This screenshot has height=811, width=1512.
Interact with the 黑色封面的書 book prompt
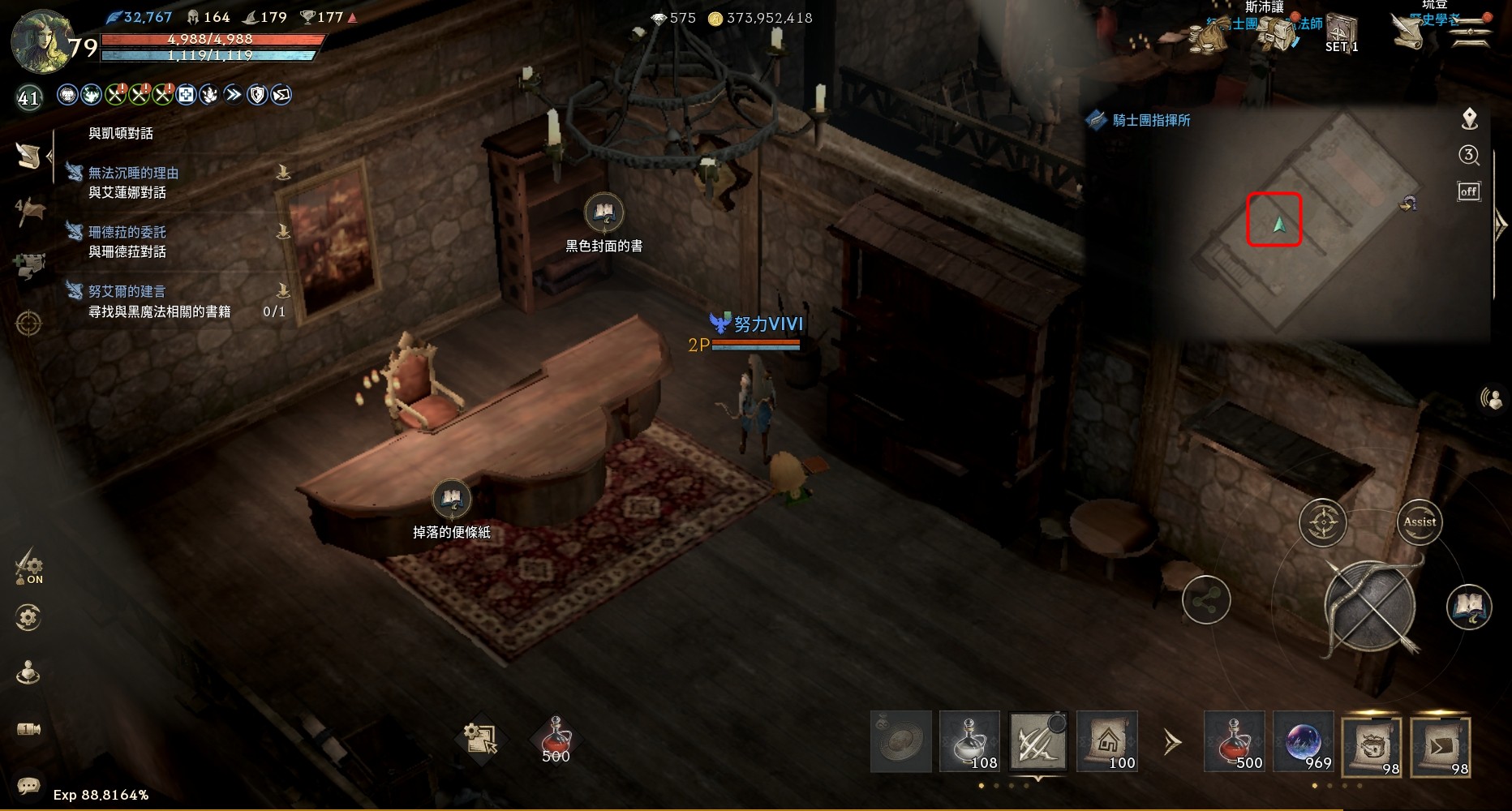pos(604,213)
